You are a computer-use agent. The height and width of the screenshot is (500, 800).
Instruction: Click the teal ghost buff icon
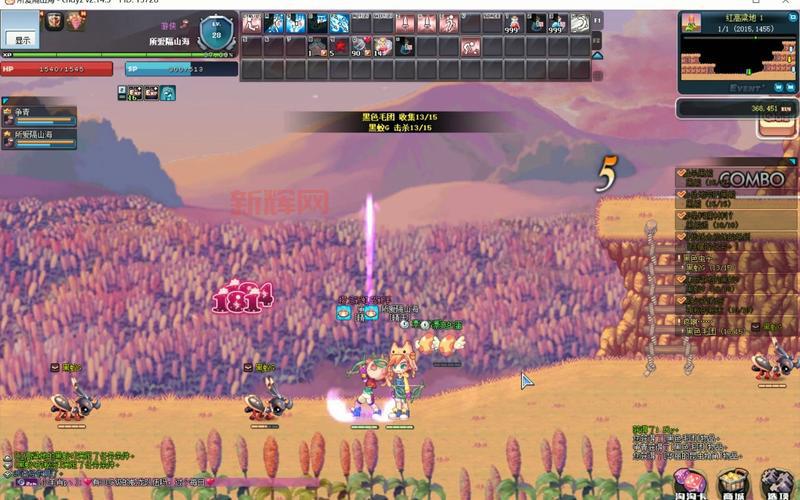click(x=168, y=93)
